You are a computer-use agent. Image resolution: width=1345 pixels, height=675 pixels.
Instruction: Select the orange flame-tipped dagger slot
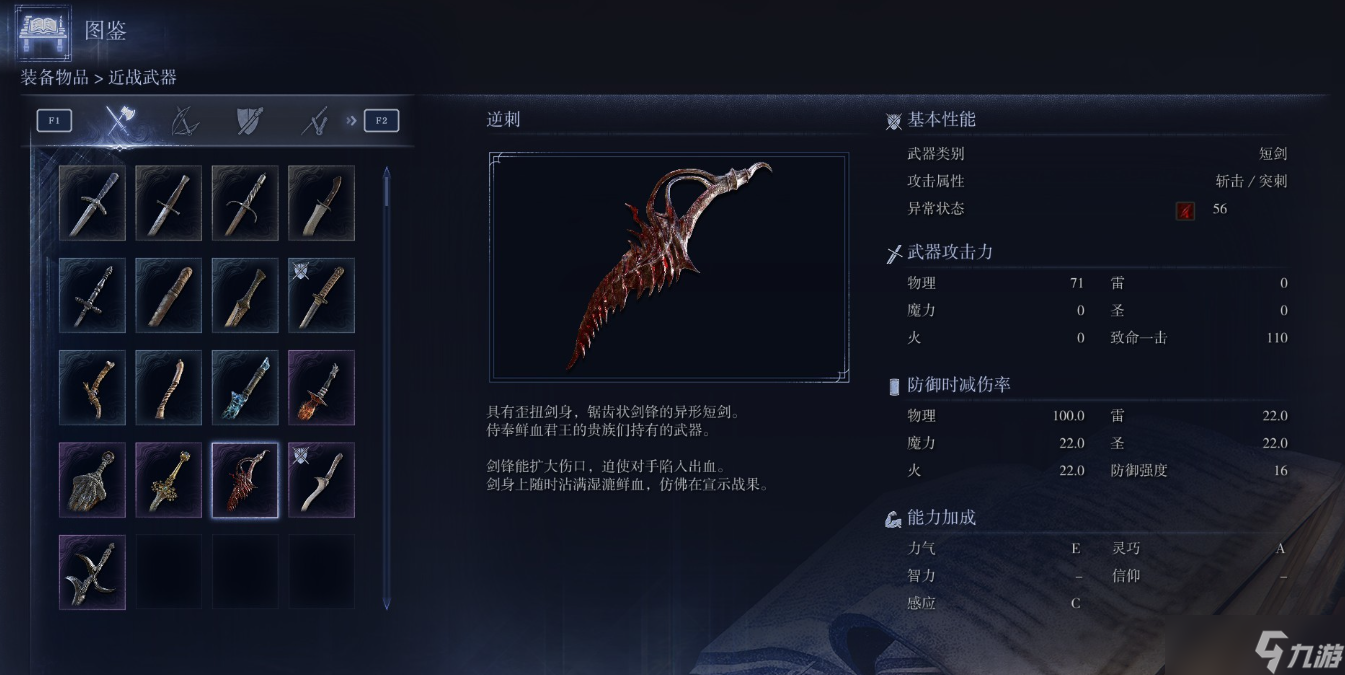click(x=322, y=388)
